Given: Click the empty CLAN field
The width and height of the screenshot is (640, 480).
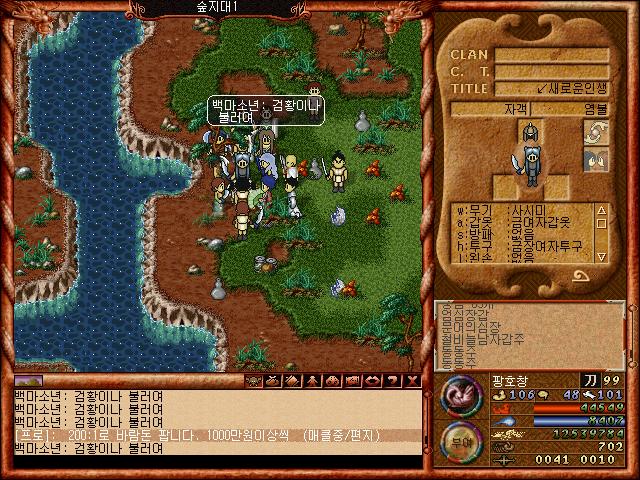Looking at the screenshot, I should click(x=552, y=55).
